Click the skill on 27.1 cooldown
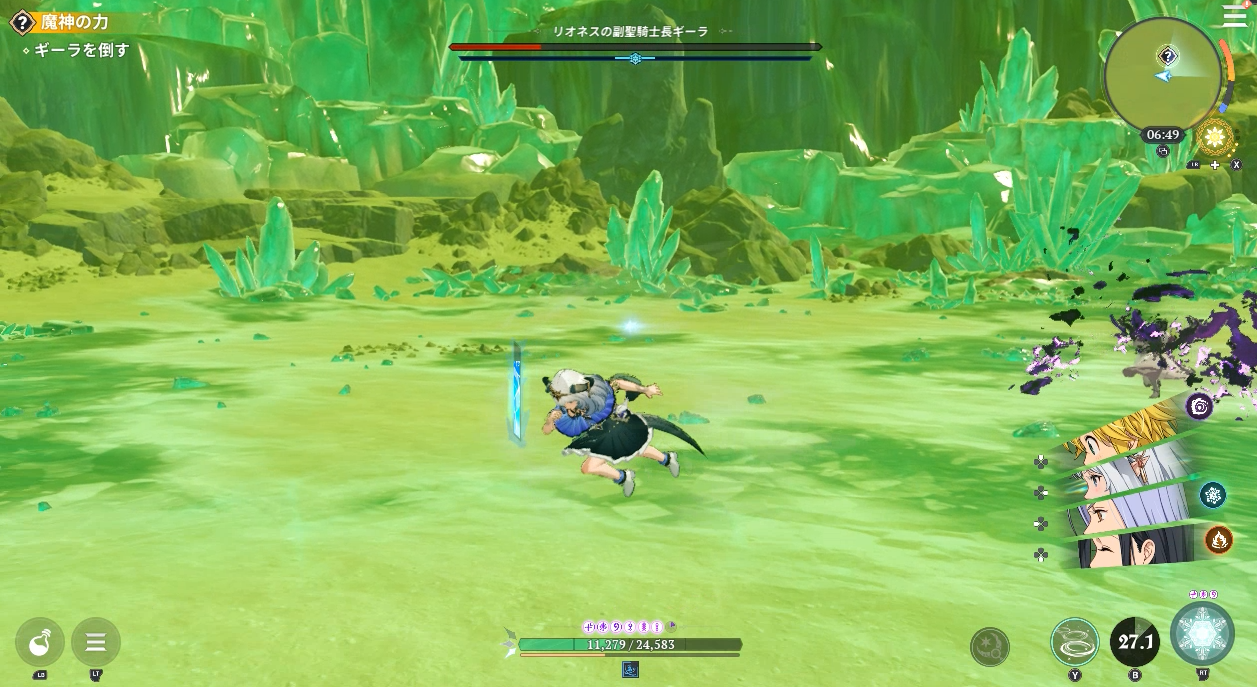 [1135, 642]
